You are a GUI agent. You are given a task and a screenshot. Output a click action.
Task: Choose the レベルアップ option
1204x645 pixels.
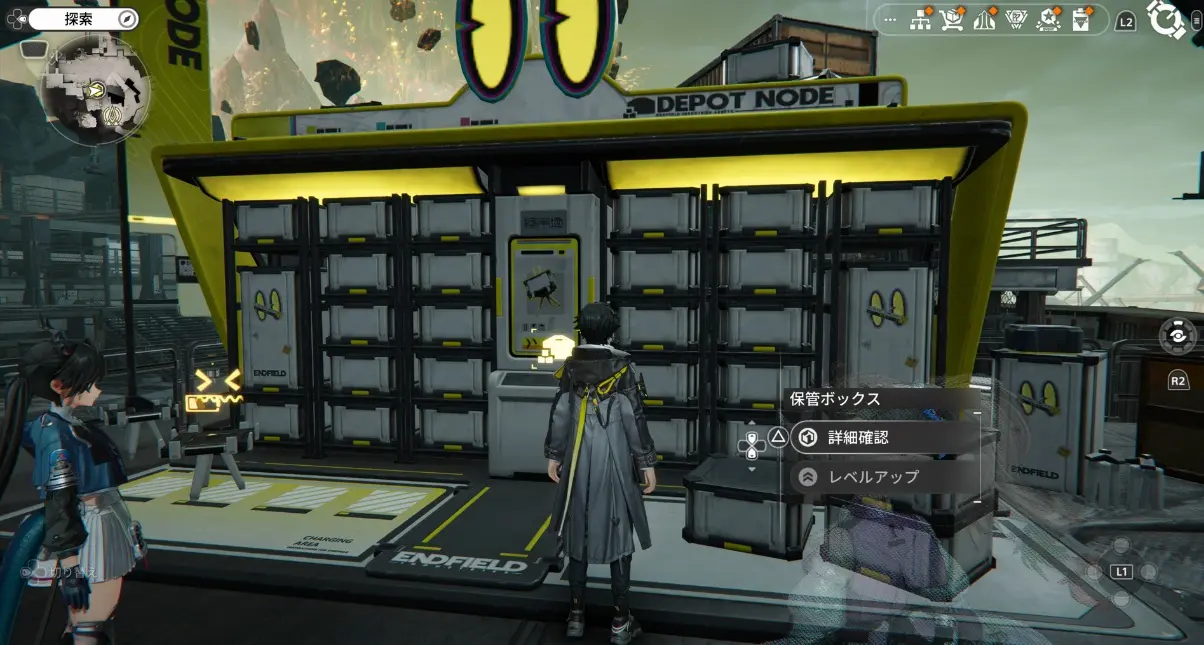pos(872,477)
